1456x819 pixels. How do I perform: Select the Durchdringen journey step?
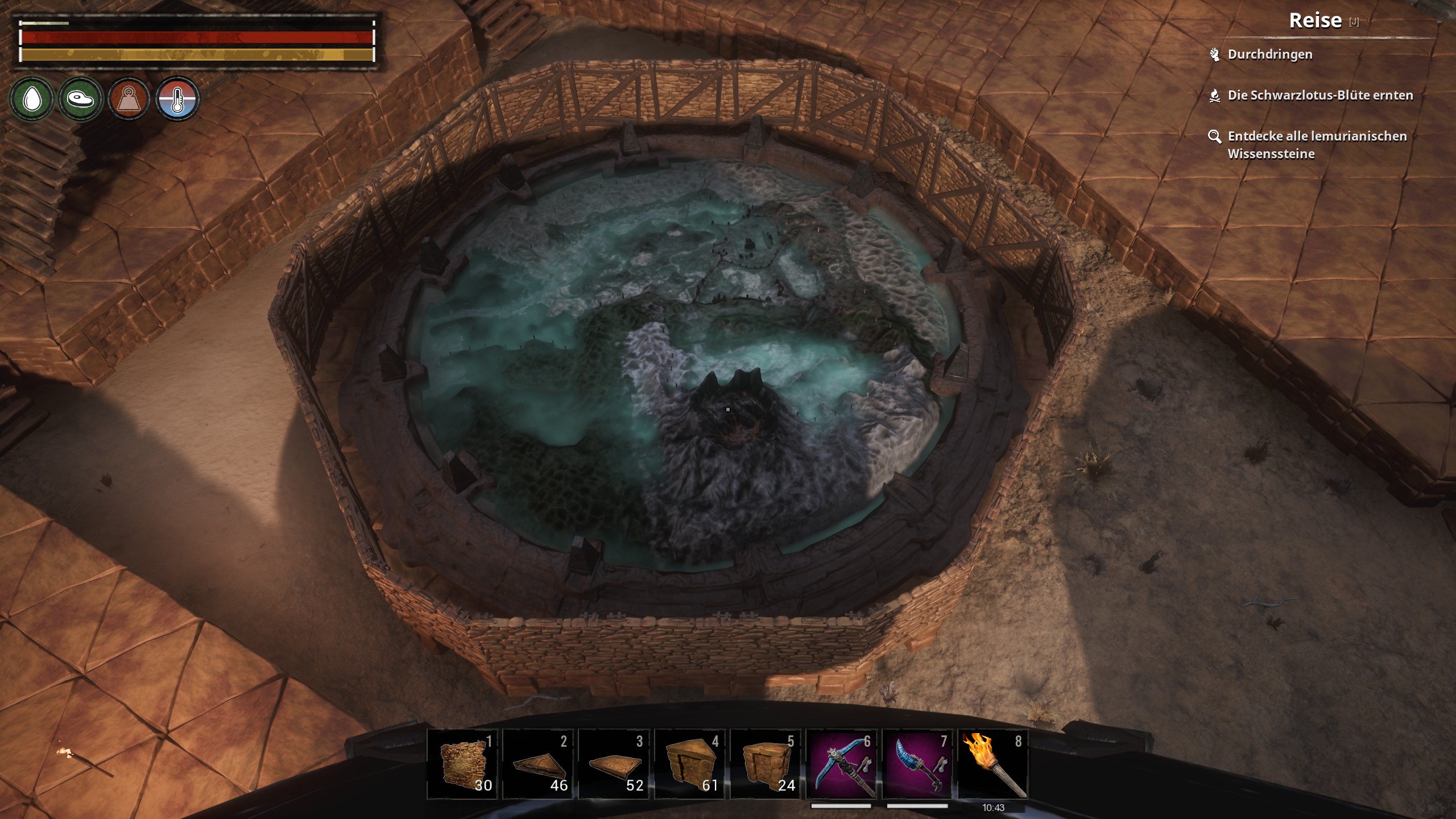(x=1269, y=55)
